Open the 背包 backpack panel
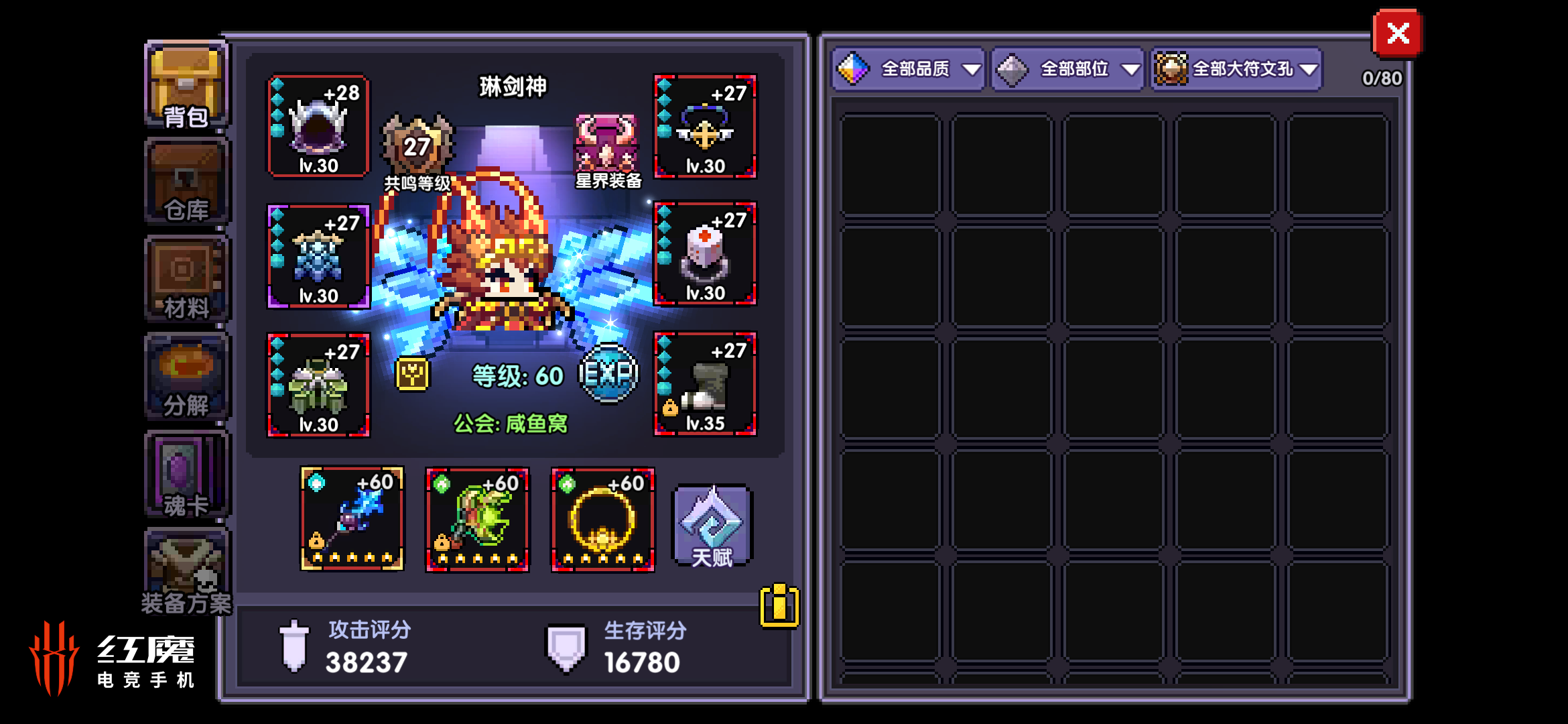Viewport: 1568px width, 724px height. pos(186,84)
